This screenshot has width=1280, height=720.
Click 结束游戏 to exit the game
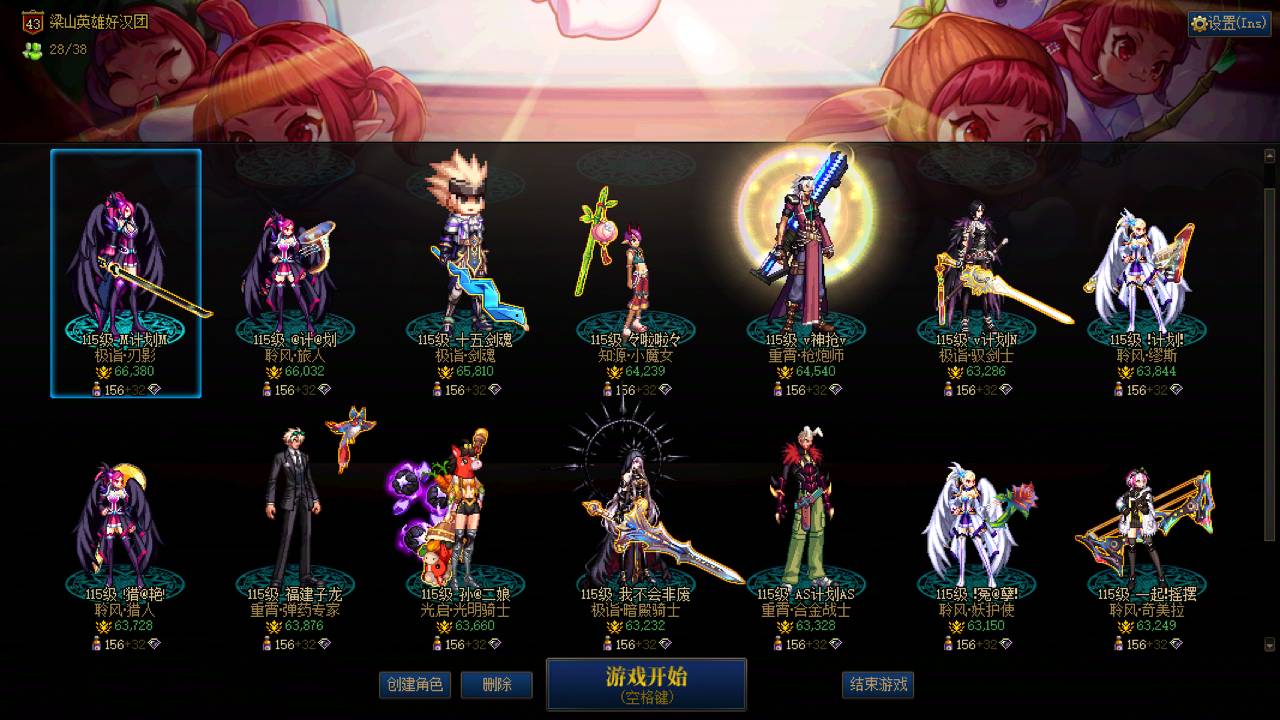[874, 685]
